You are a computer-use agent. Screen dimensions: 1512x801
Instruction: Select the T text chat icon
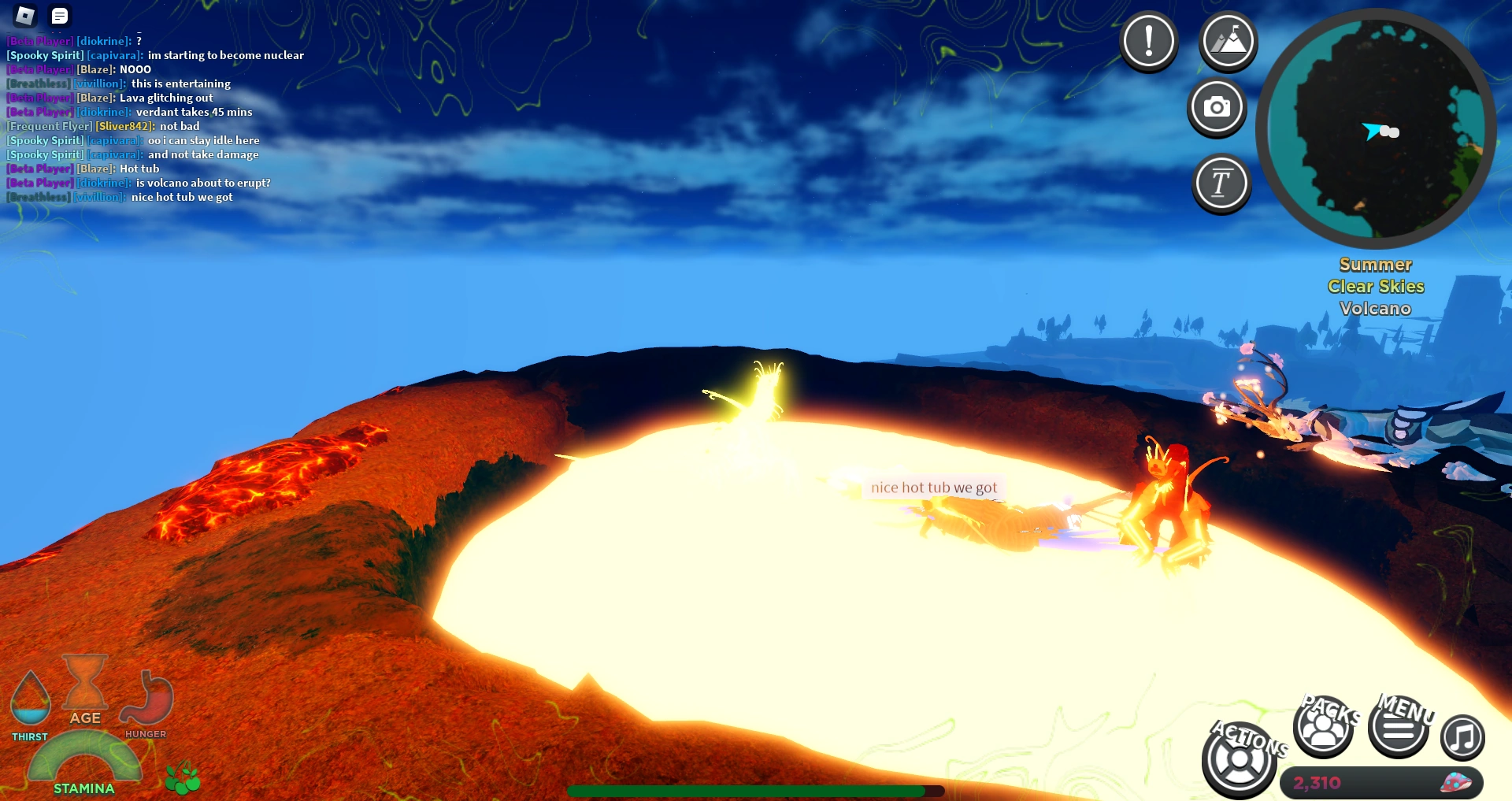(1220, 183)
